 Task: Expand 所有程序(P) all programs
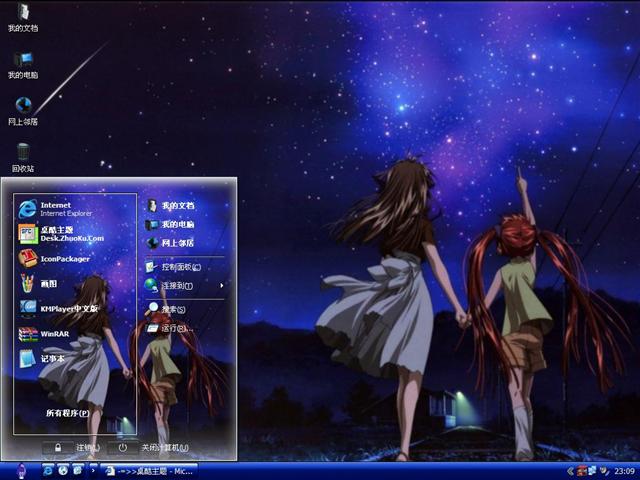point(68,412)
